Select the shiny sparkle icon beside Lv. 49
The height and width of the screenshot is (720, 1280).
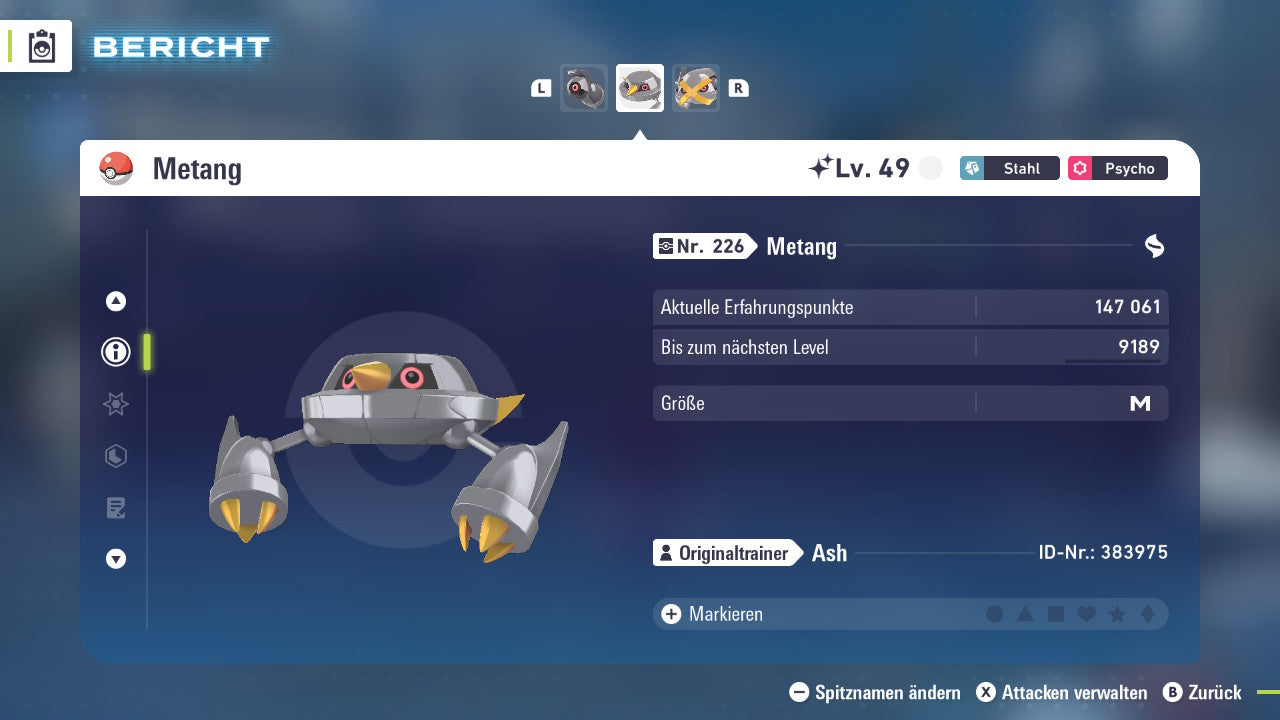click(x=820, y=166)
